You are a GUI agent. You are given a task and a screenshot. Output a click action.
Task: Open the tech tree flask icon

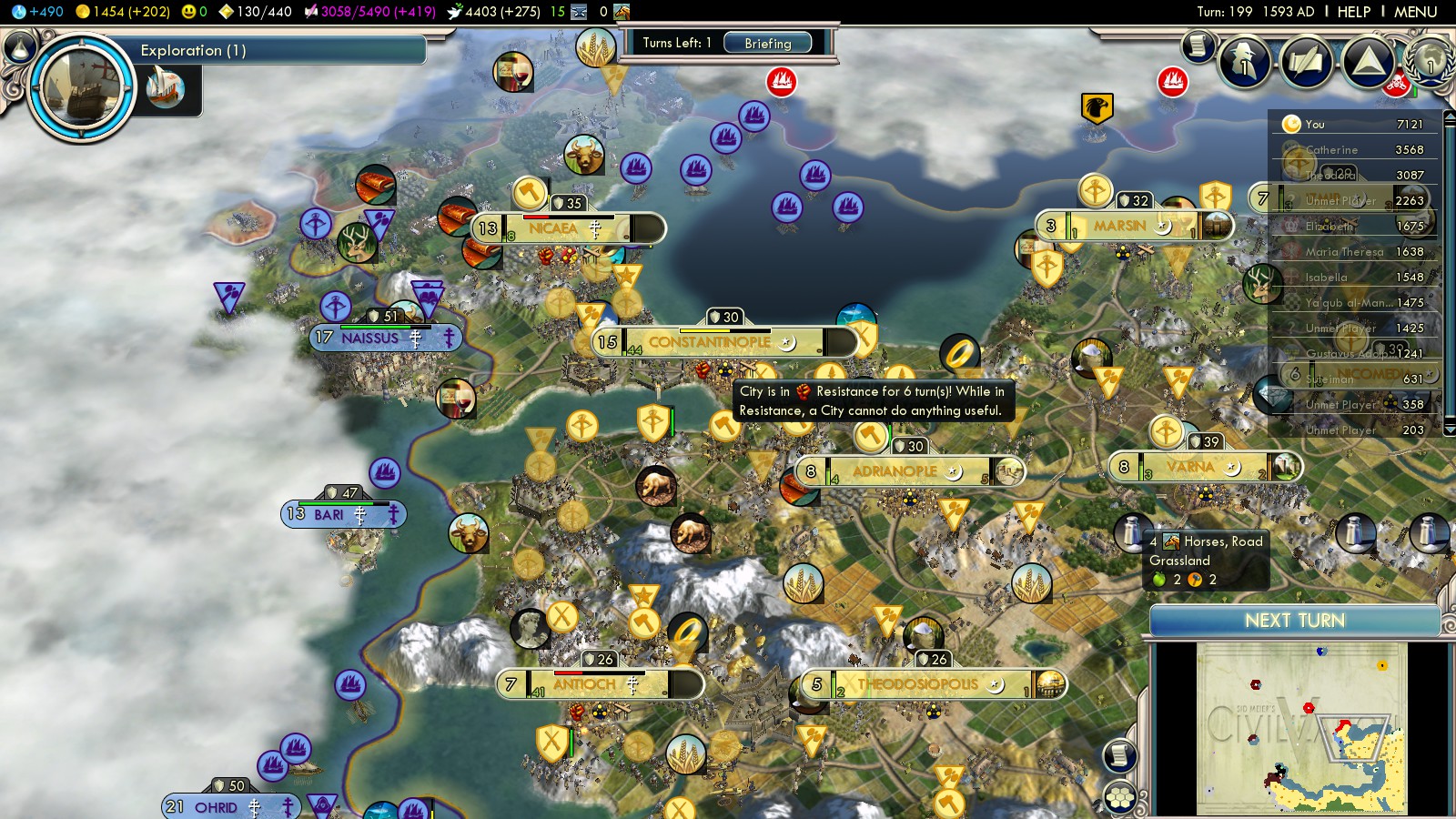pos(18,46)
